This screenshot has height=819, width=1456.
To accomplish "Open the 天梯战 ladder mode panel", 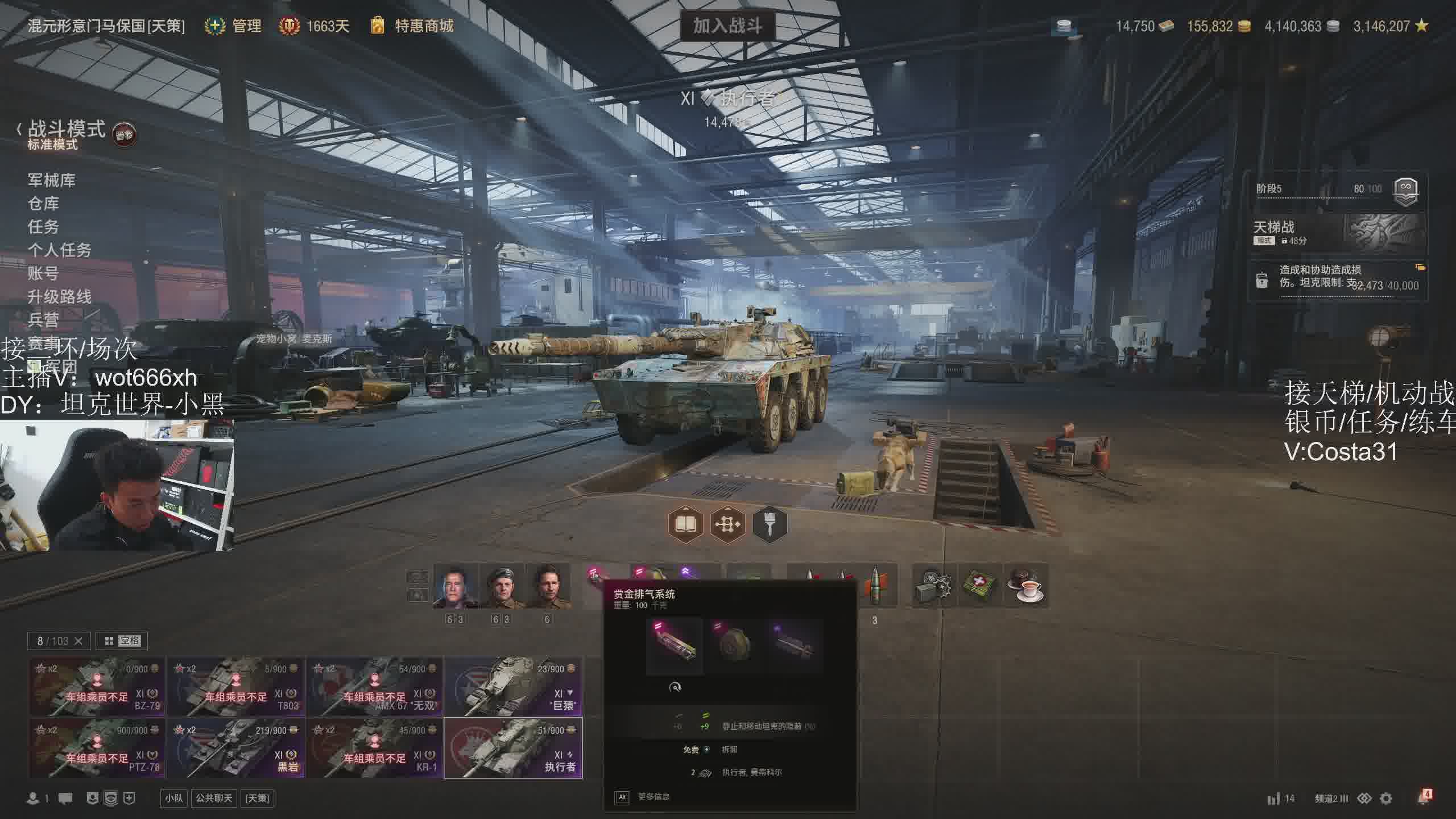I will (1337, 233).
